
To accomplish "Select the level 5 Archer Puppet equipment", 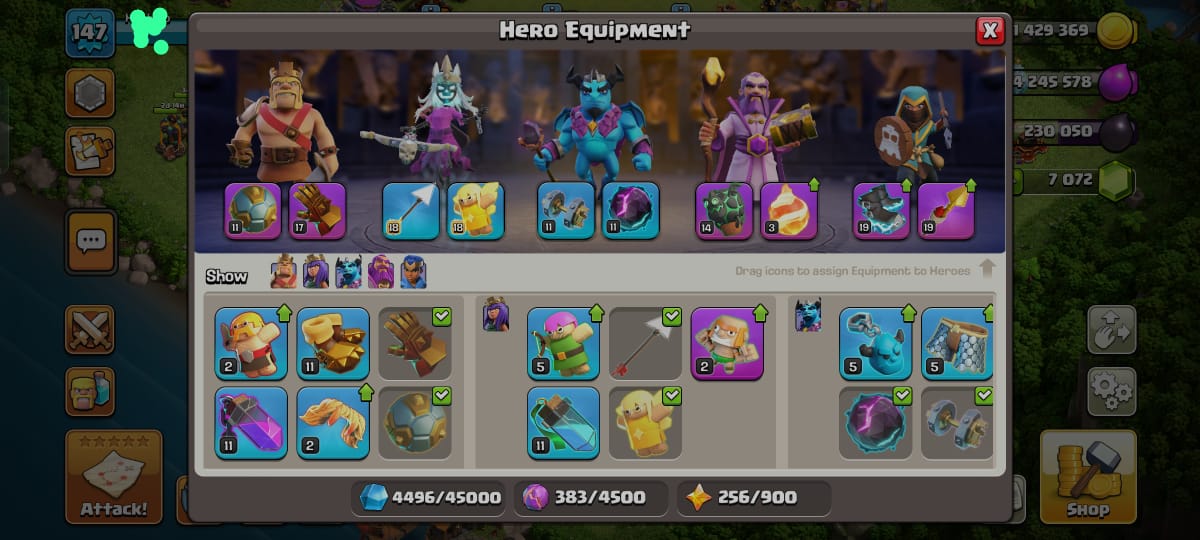I will coord(563,343).
